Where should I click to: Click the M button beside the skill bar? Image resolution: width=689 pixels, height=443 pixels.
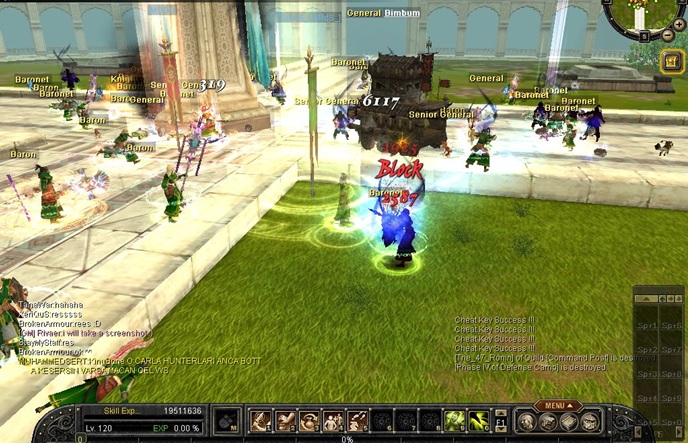pos(227,422)
